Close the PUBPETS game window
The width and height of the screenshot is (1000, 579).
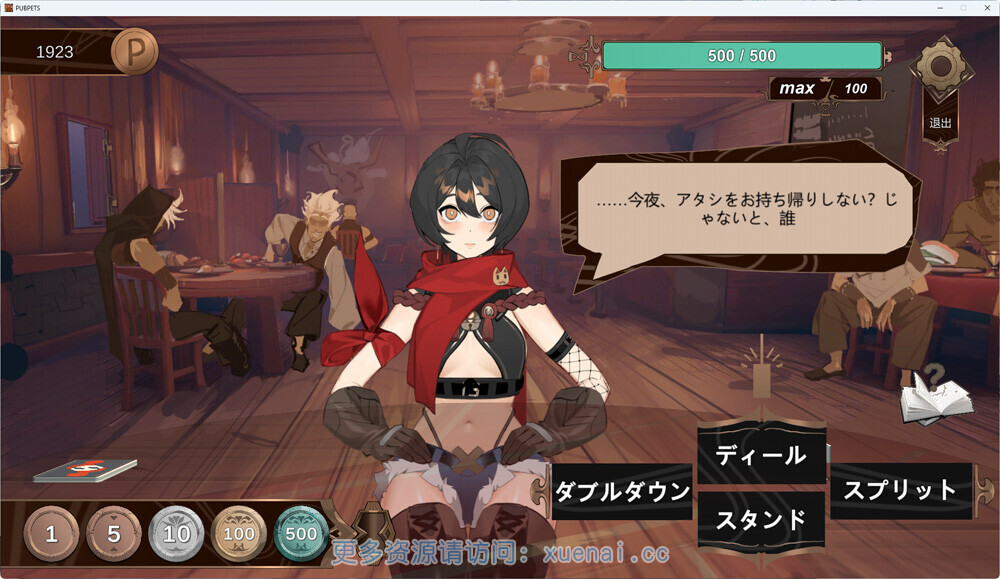985,7
